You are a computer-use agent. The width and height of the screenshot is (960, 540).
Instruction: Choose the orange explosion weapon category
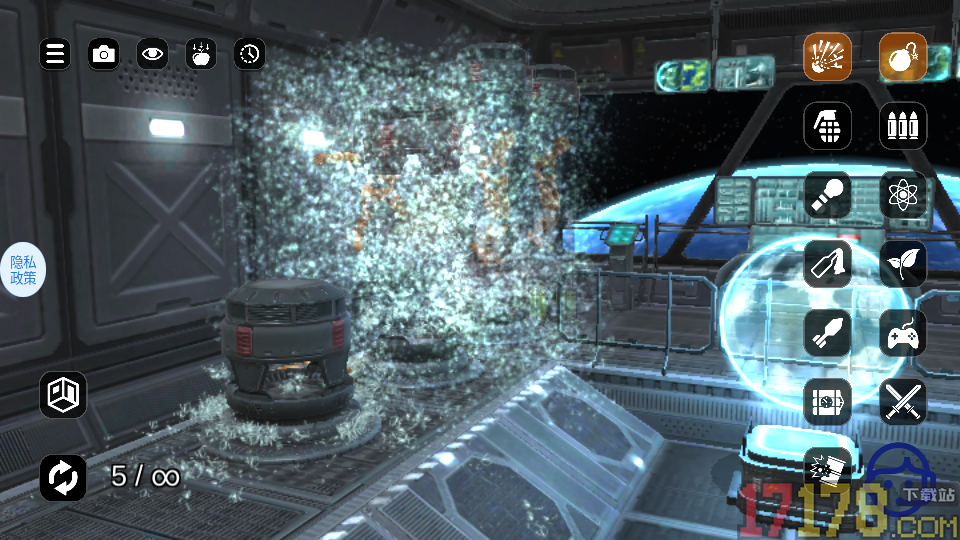(828, 57)
